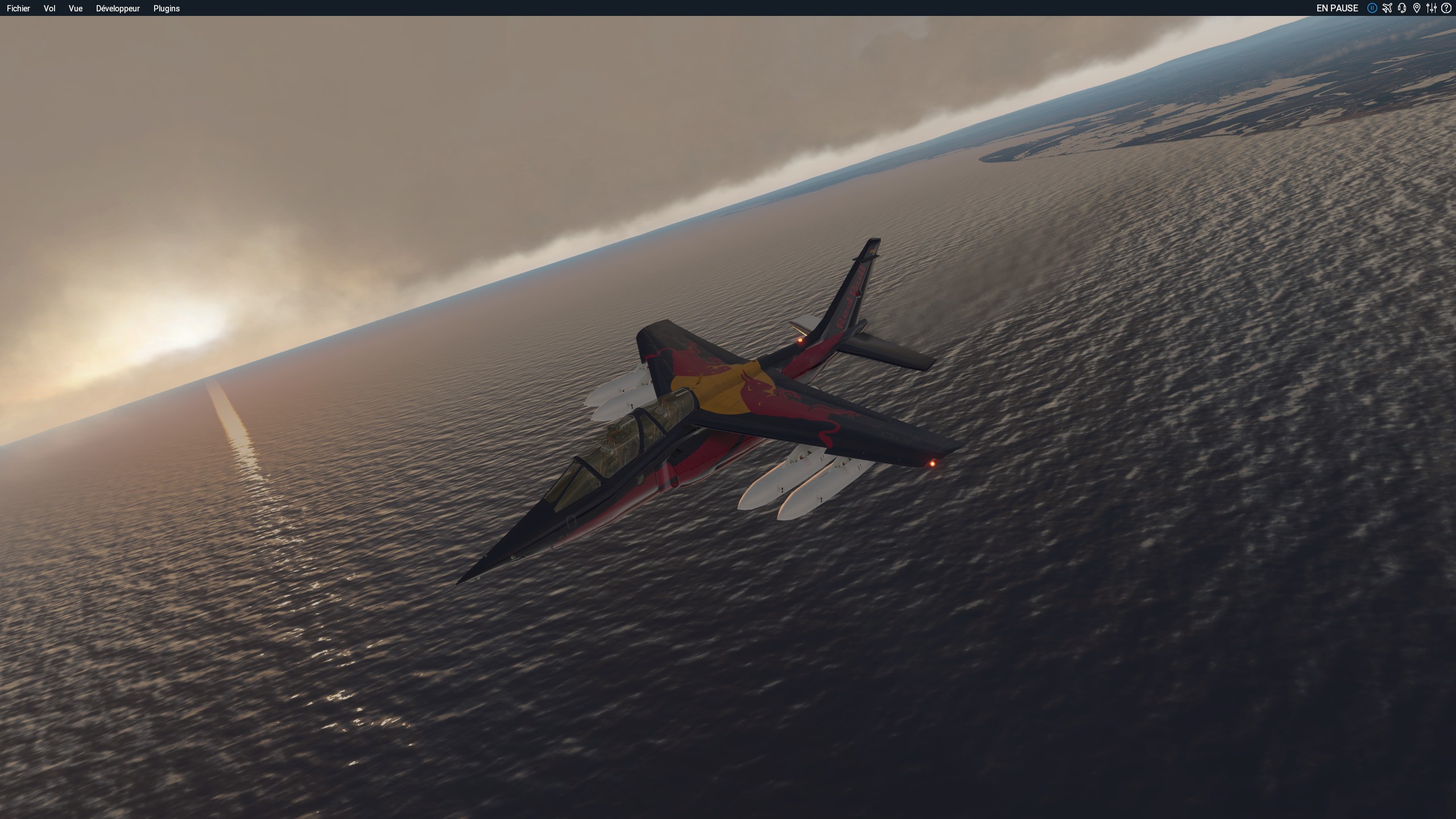
Task: Open the Plugins menu
Action: [x=167, y=9]
